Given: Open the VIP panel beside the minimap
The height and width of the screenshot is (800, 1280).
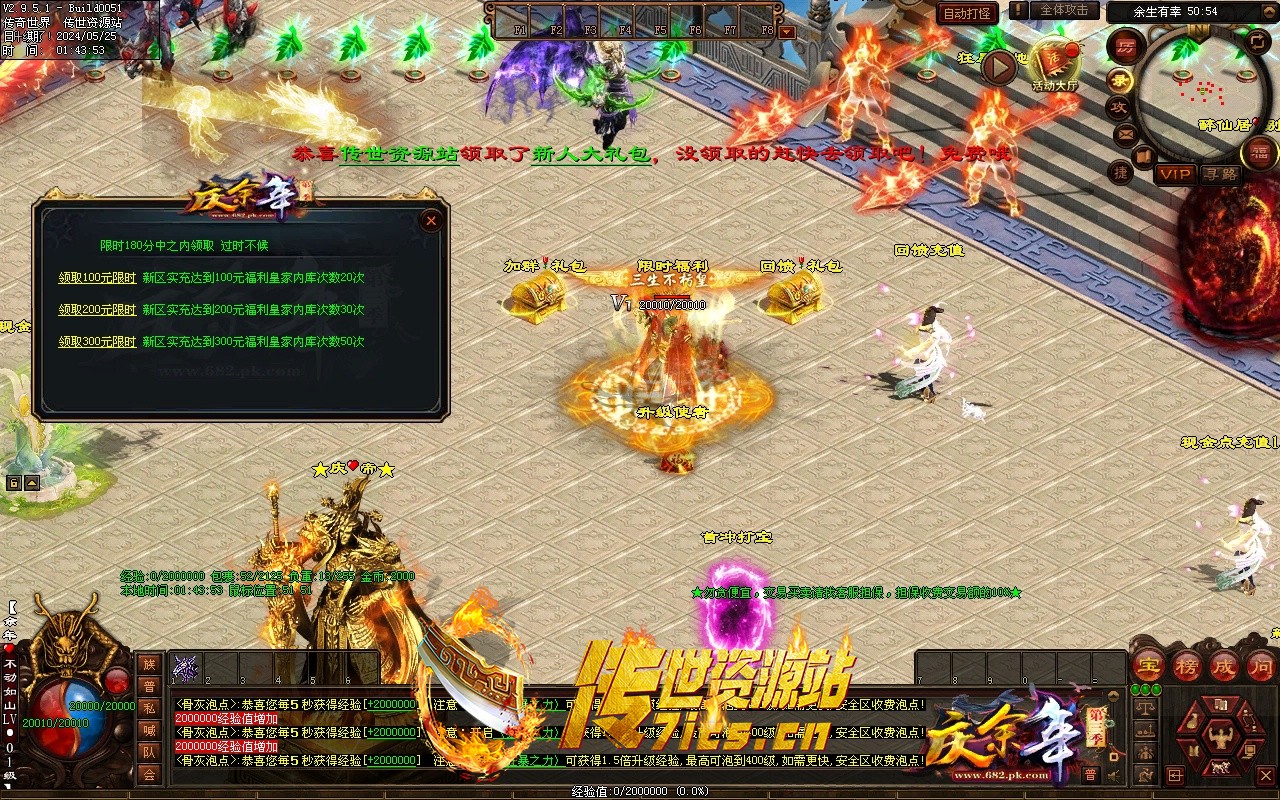Looking at the screenshot, I should pos(1175,174).
